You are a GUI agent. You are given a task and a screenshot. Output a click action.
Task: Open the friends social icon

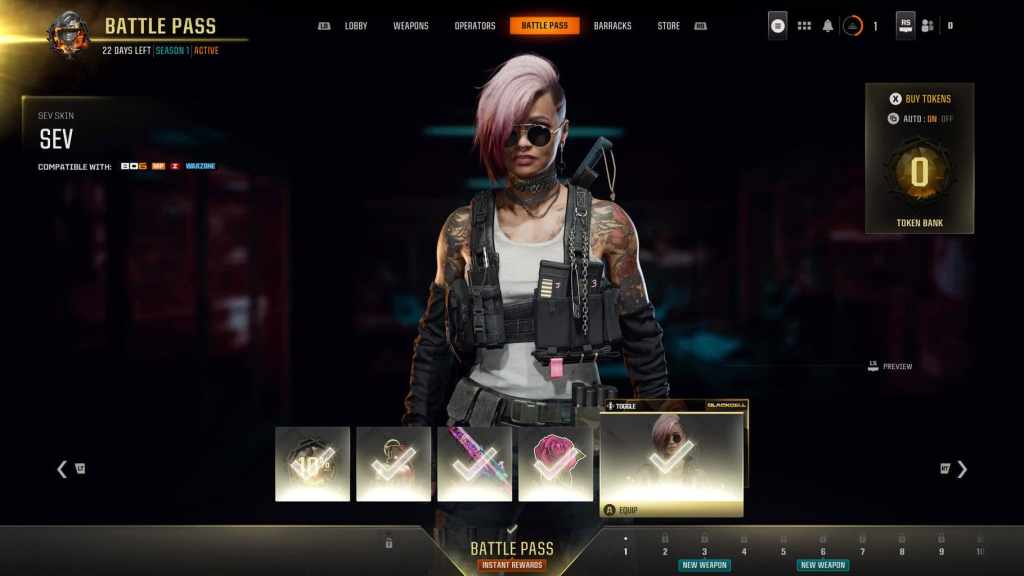click(x=928, y=26)
